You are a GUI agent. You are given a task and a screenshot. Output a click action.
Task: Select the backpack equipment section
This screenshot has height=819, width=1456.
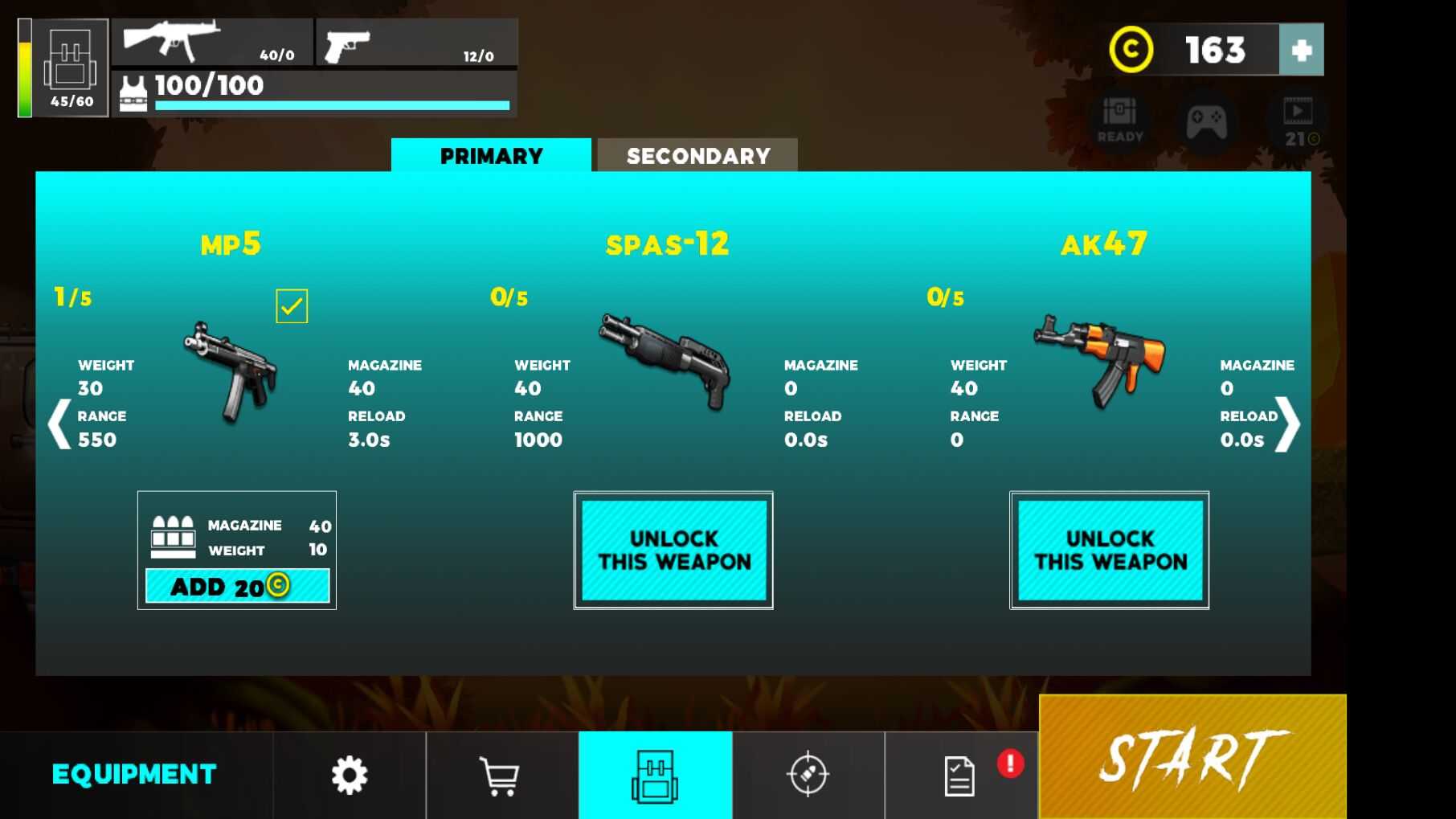click(x=655, y=776)
